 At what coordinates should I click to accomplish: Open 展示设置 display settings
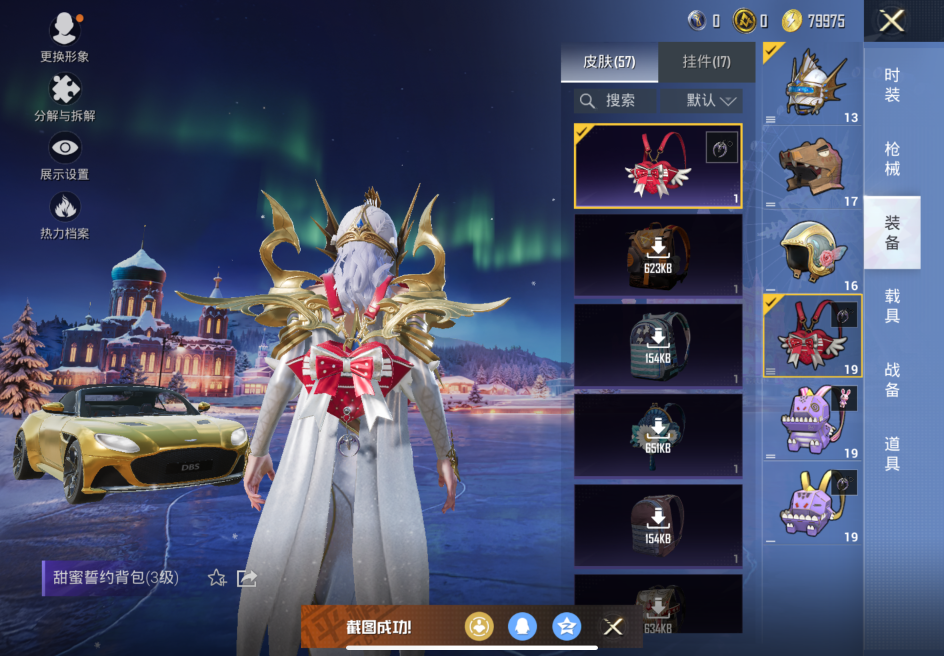point(65,155)
